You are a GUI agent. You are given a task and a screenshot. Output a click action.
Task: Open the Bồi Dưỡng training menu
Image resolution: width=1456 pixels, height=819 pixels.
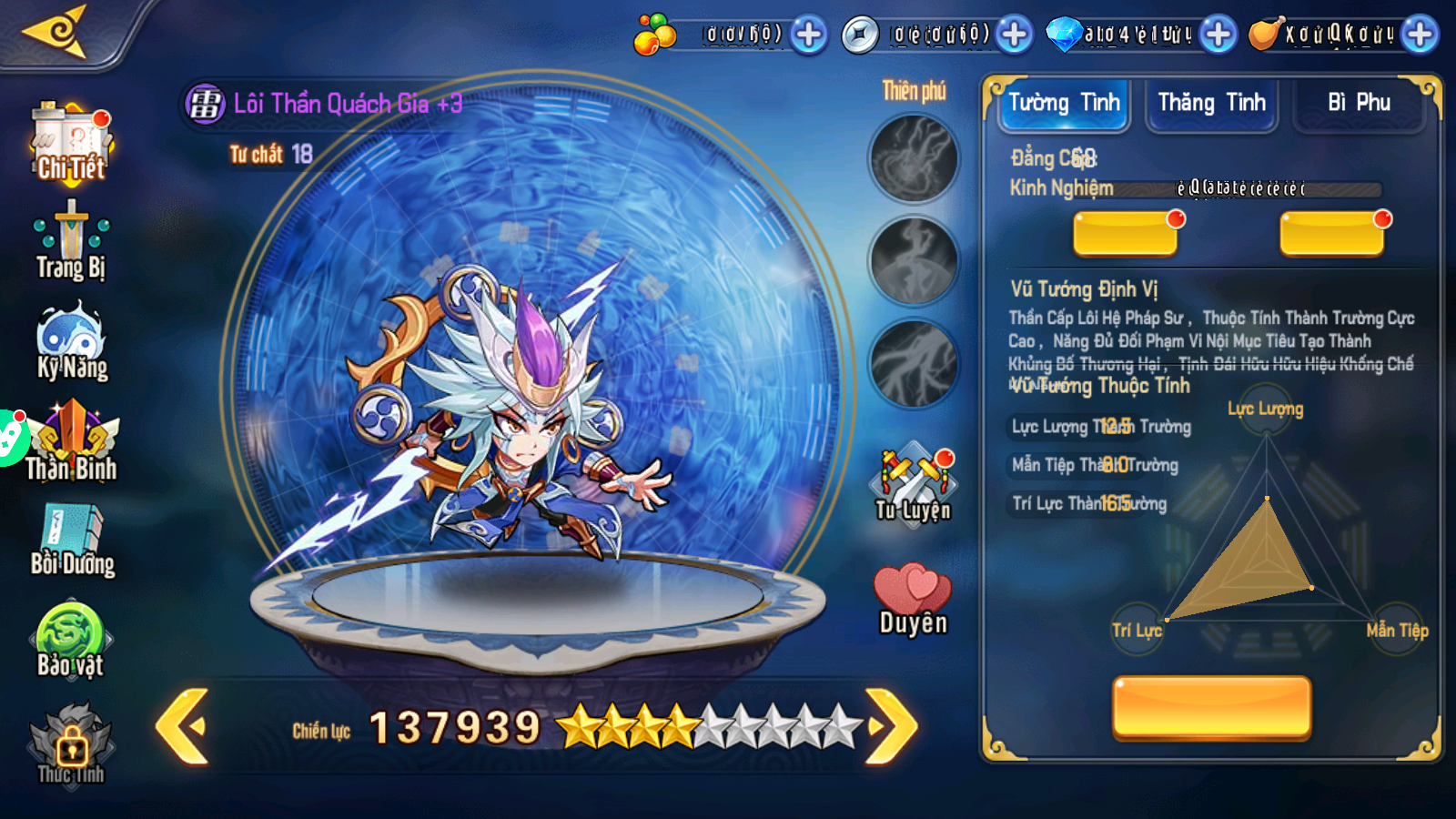tap(72, 540)
